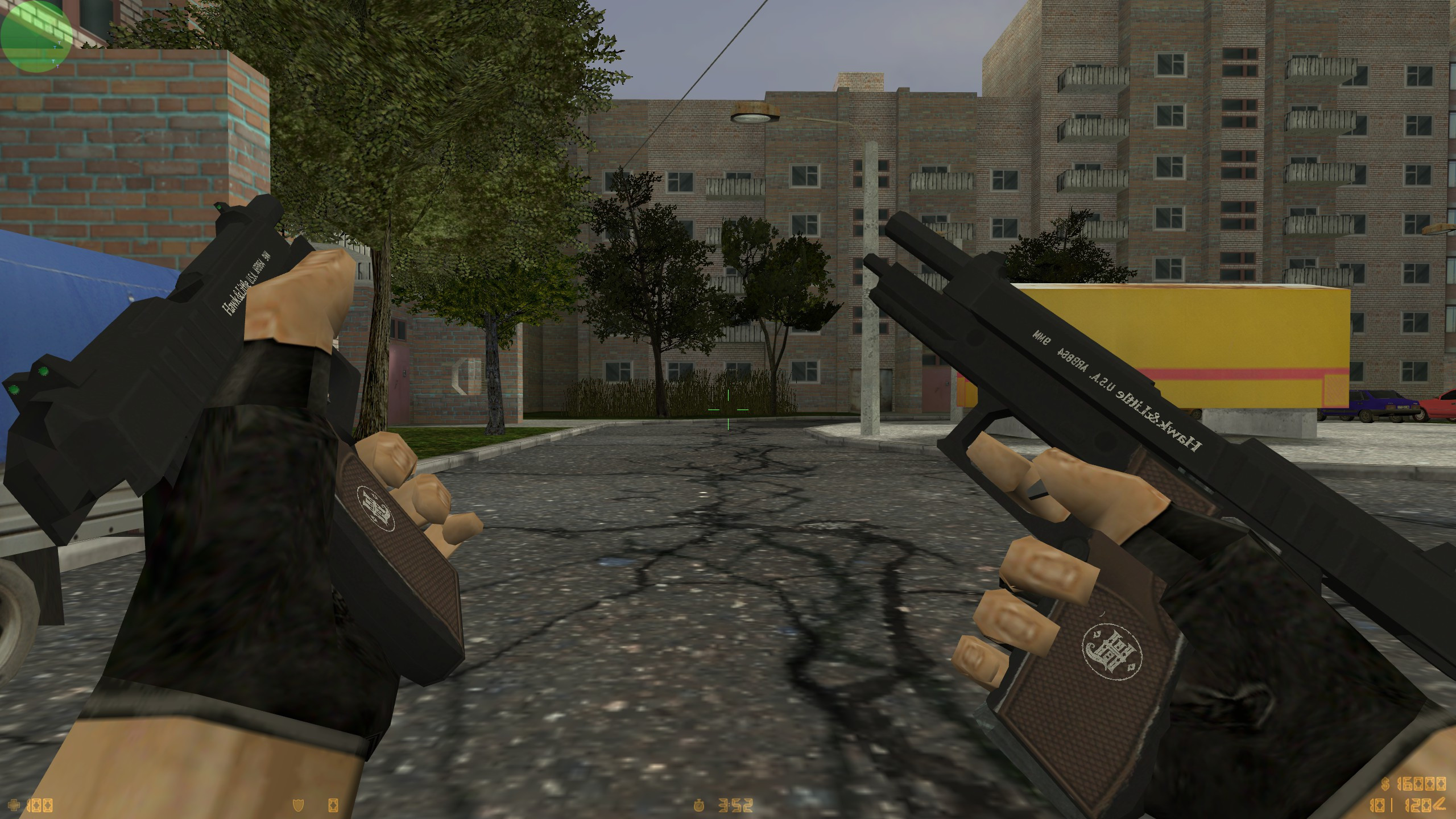Click the health value 100 readout

(39, 806)
